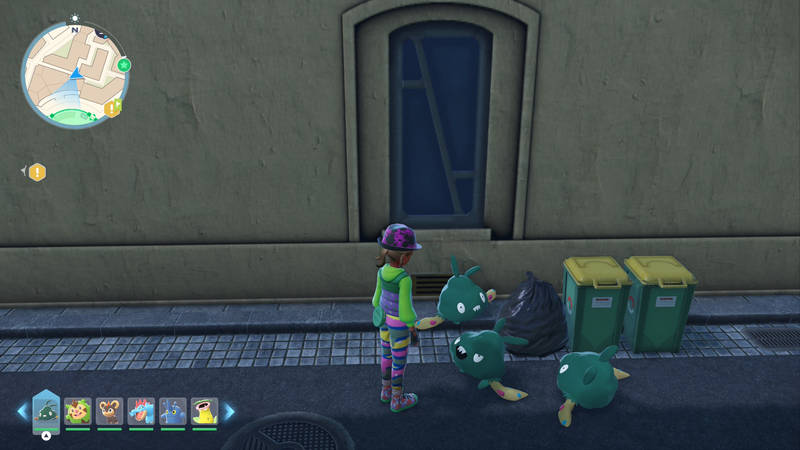Select Litleo party slot
Viewport: 800px width, 450px height.
pyautogui.click(x=109, y=410)
